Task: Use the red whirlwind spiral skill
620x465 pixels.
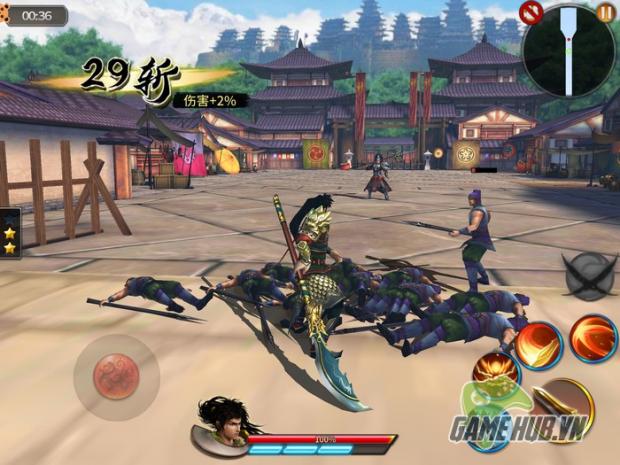Action: (x=593, y=338)
